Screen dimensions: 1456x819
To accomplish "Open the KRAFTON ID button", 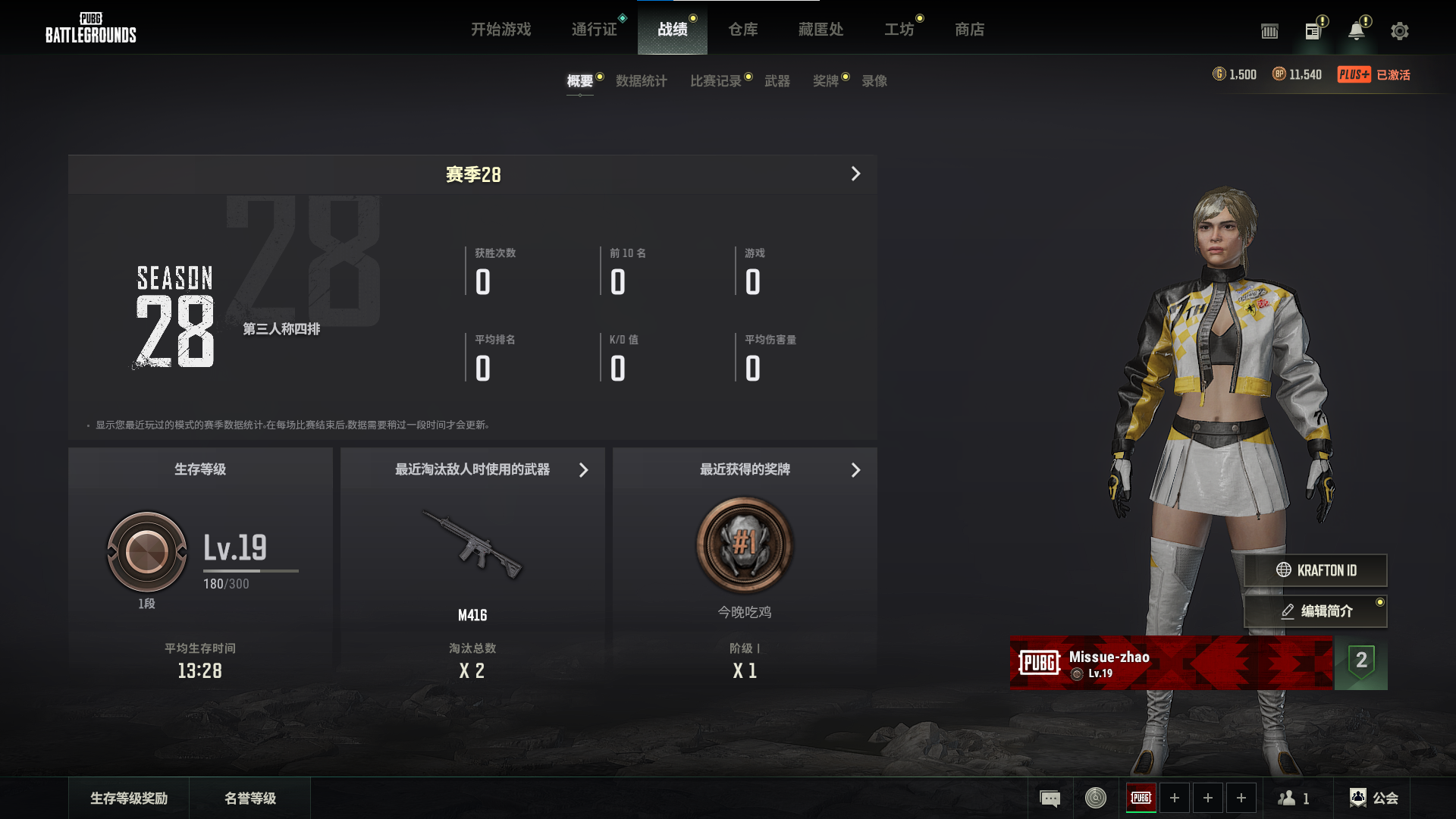I will [x=1316, y=570].
